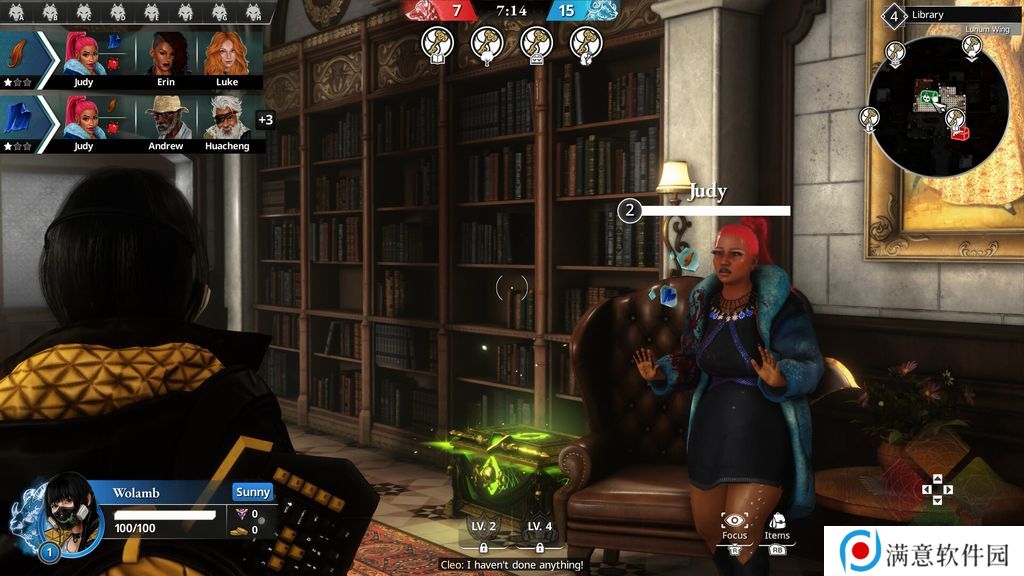Activate the Focus eye ability
Viewport: 1024px width, 576px height.
click(x=735, y=522)
